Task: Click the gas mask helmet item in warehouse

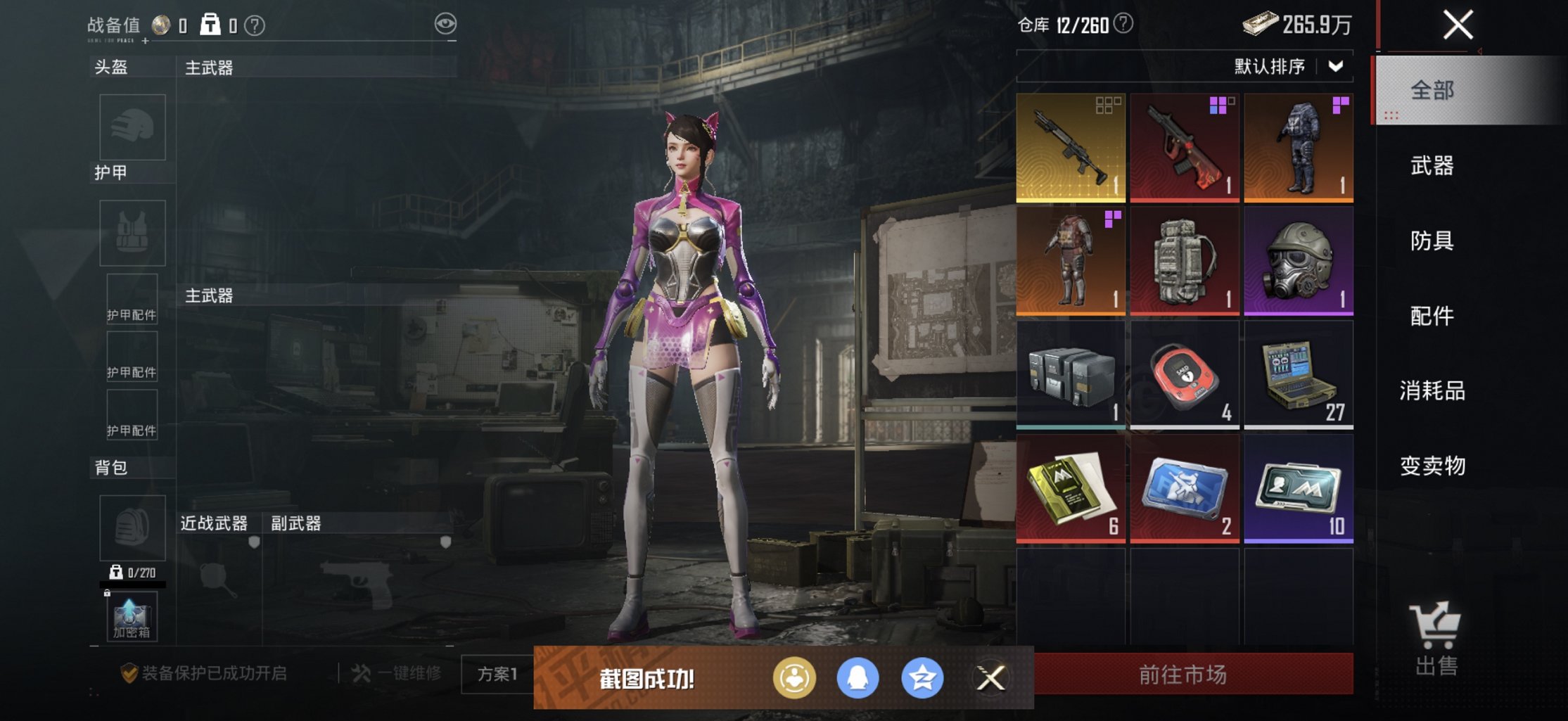Action: (x=1298, y=260)
